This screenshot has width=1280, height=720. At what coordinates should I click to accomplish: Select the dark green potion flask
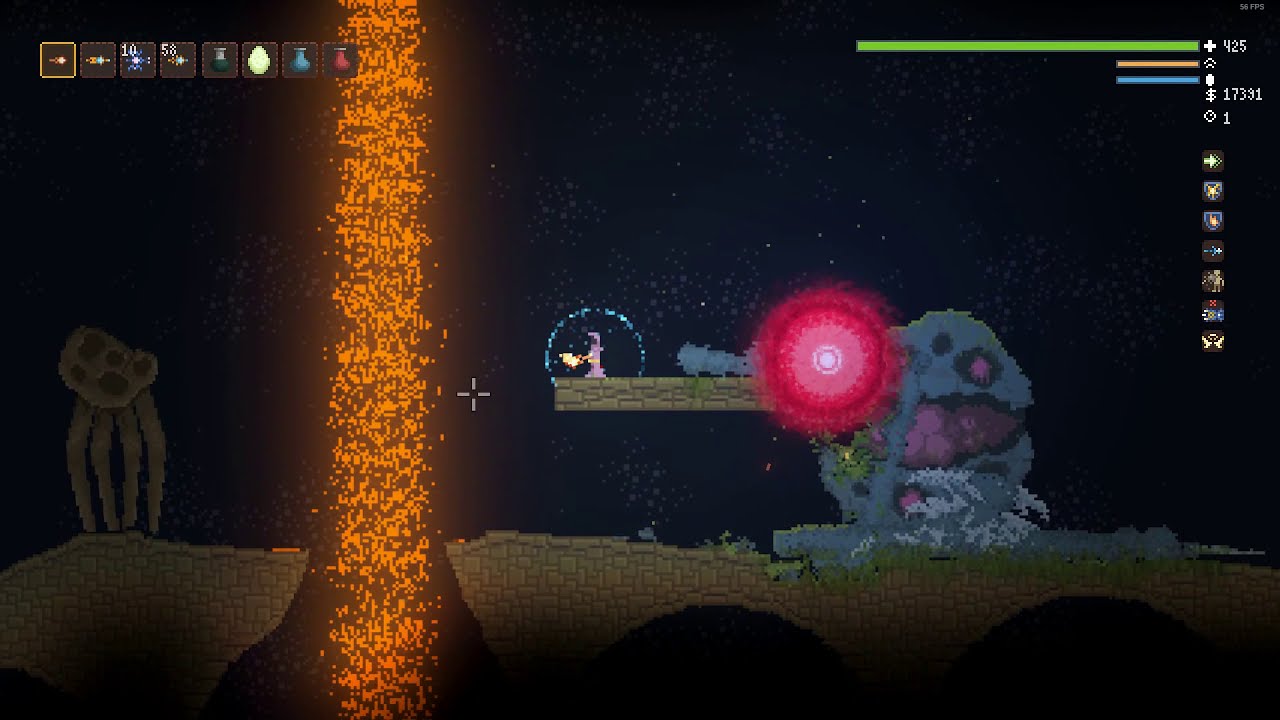220,60
